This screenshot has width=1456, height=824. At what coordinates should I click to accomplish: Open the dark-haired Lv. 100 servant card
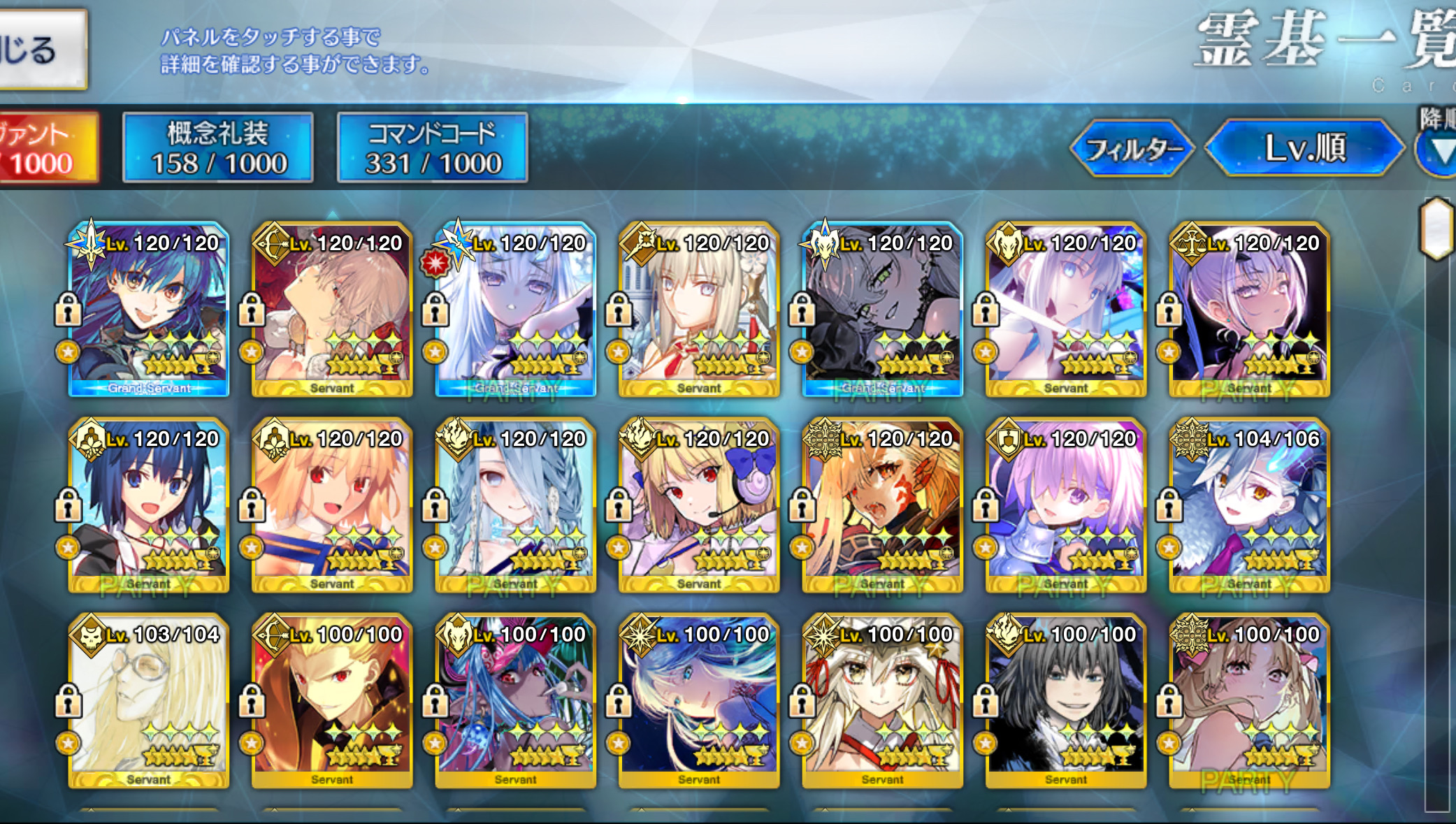1065,700
